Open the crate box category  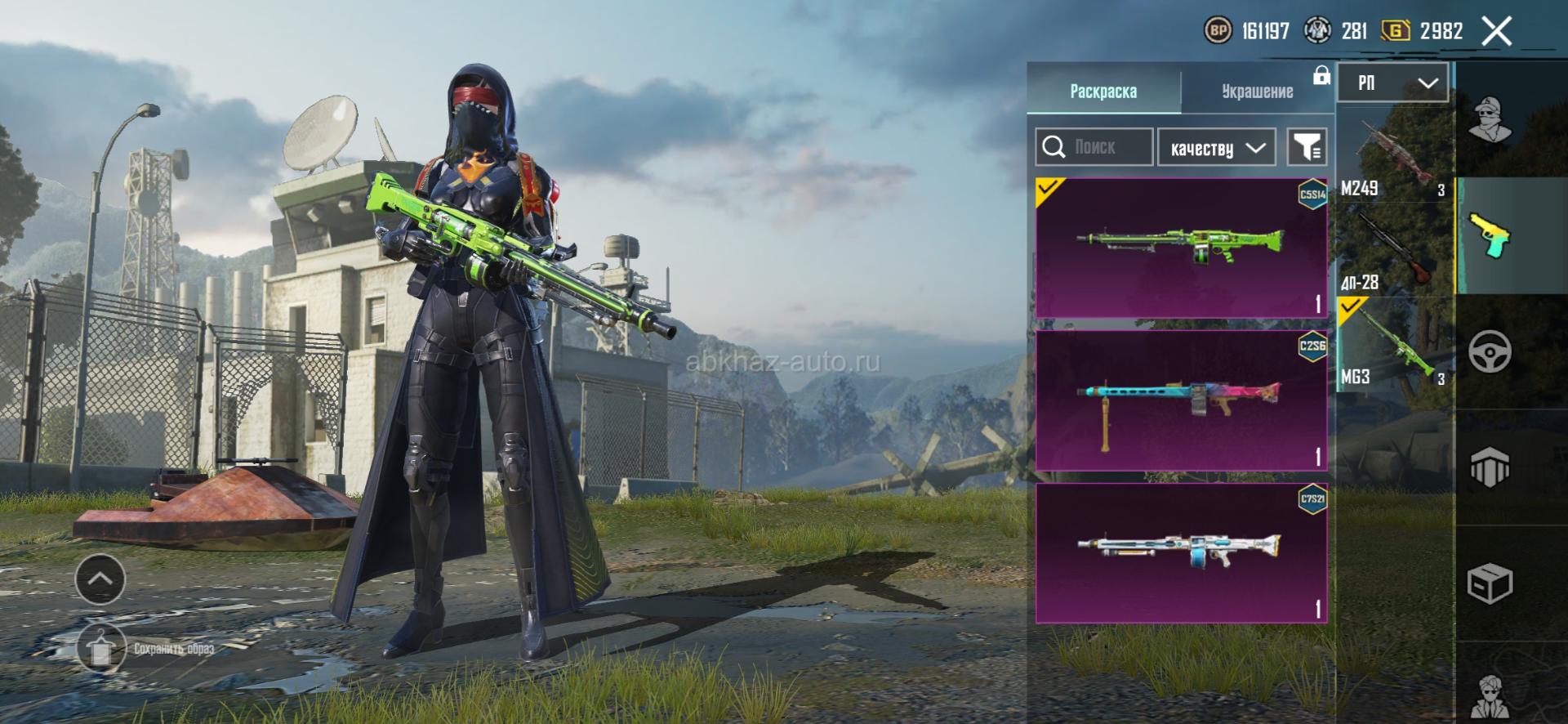(x=1490, y=583)
